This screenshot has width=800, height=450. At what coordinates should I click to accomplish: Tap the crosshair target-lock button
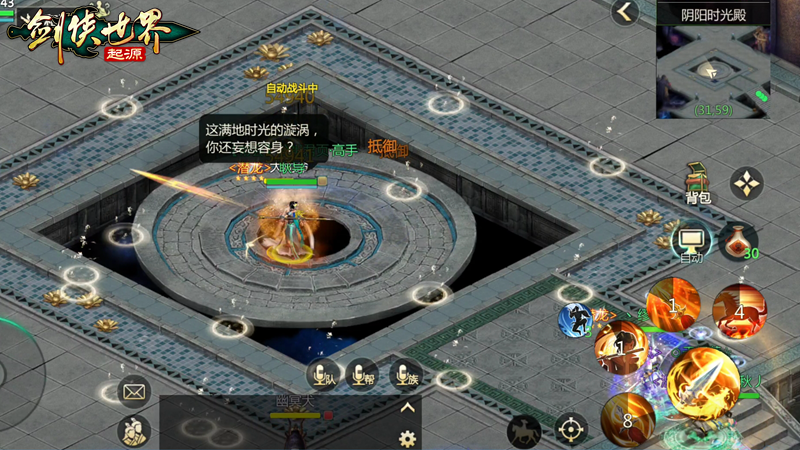point(571,430)
